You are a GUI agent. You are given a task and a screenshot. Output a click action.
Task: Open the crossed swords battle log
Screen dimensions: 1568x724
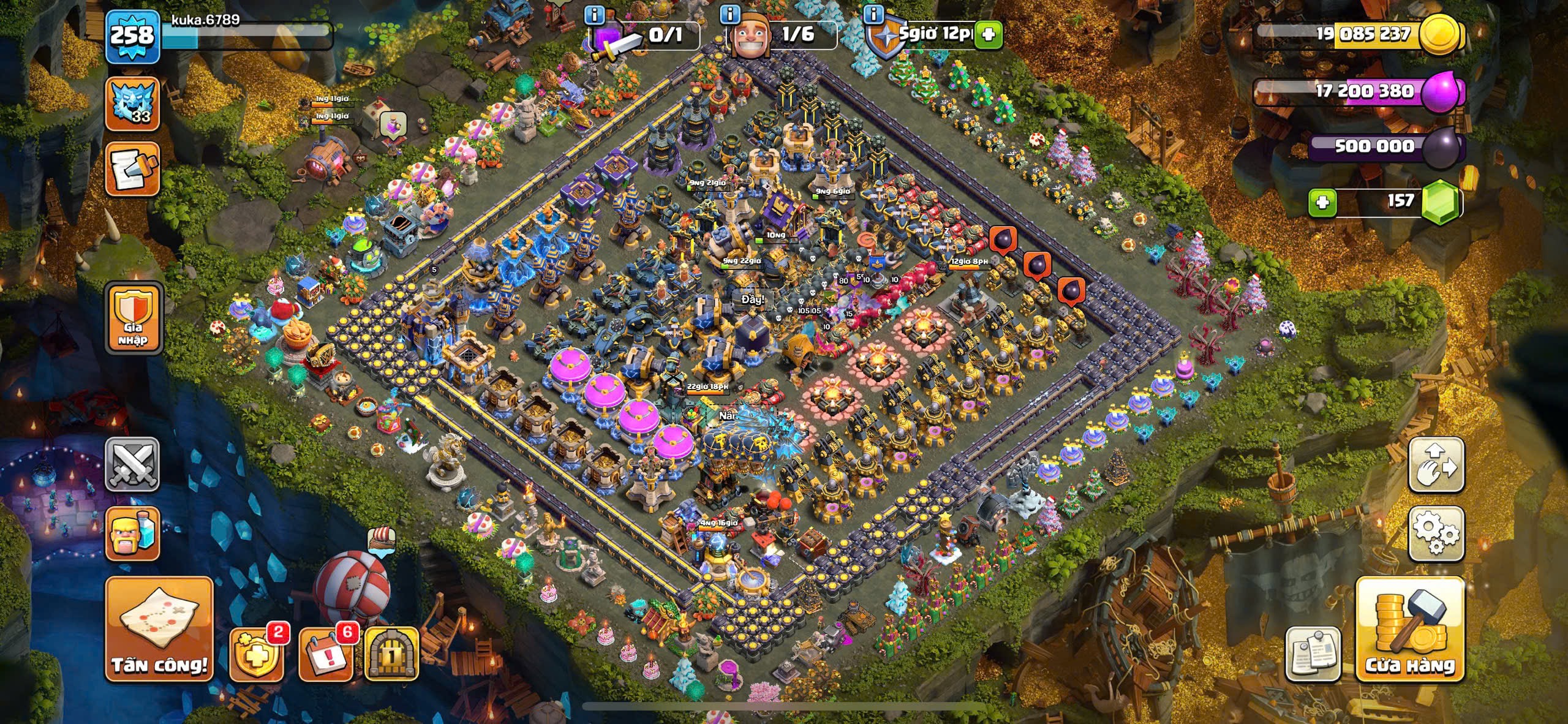coord(132,465)
